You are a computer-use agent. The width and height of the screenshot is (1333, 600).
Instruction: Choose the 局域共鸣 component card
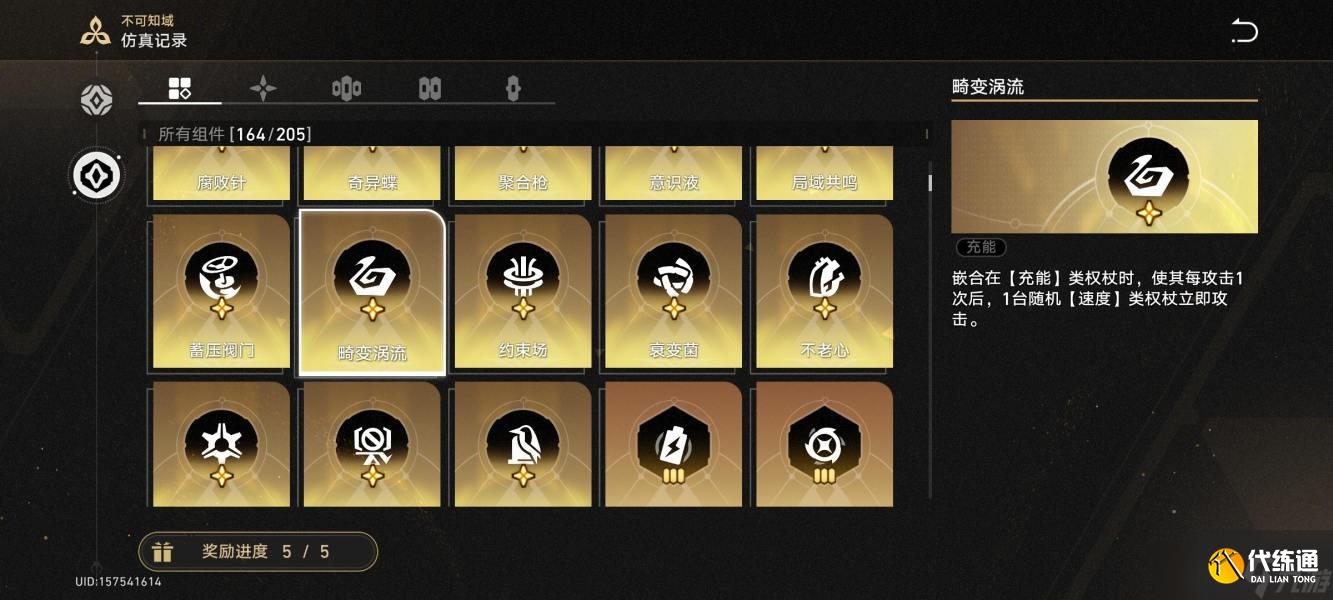(x=824, y=174)
